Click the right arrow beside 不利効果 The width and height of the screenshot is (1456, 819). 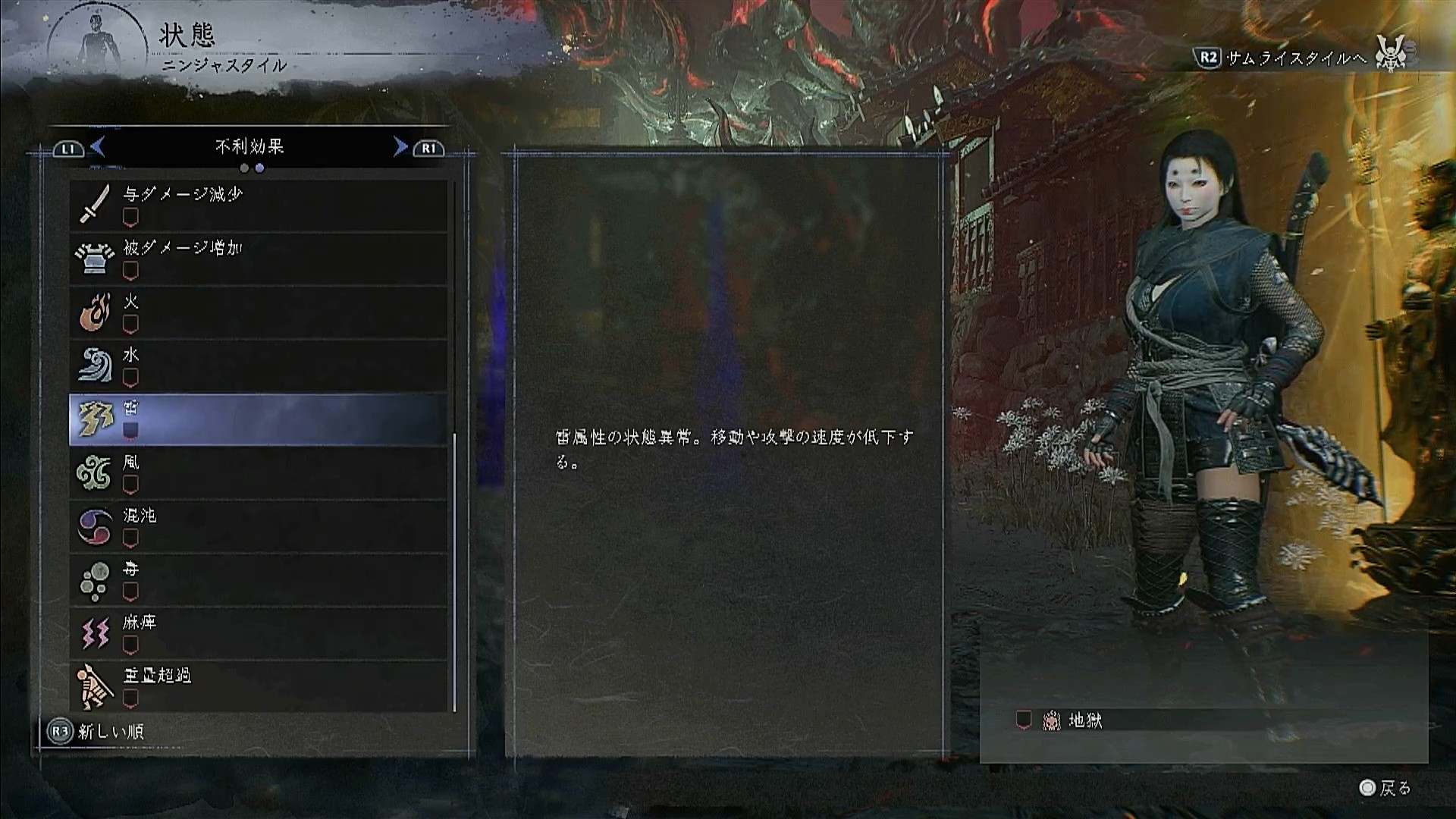(400, 146)
